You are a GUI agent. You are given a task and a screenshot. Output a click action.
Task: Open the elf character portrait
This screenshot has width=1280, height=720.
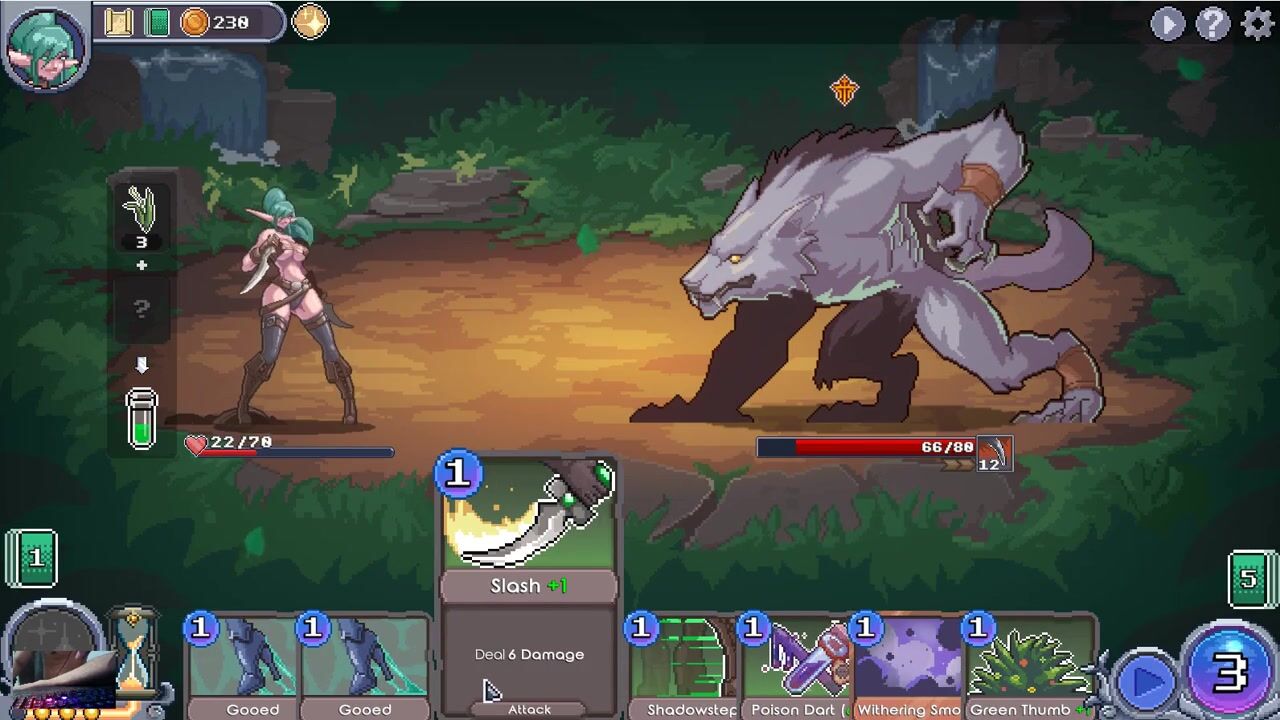[x=45, y=45]
